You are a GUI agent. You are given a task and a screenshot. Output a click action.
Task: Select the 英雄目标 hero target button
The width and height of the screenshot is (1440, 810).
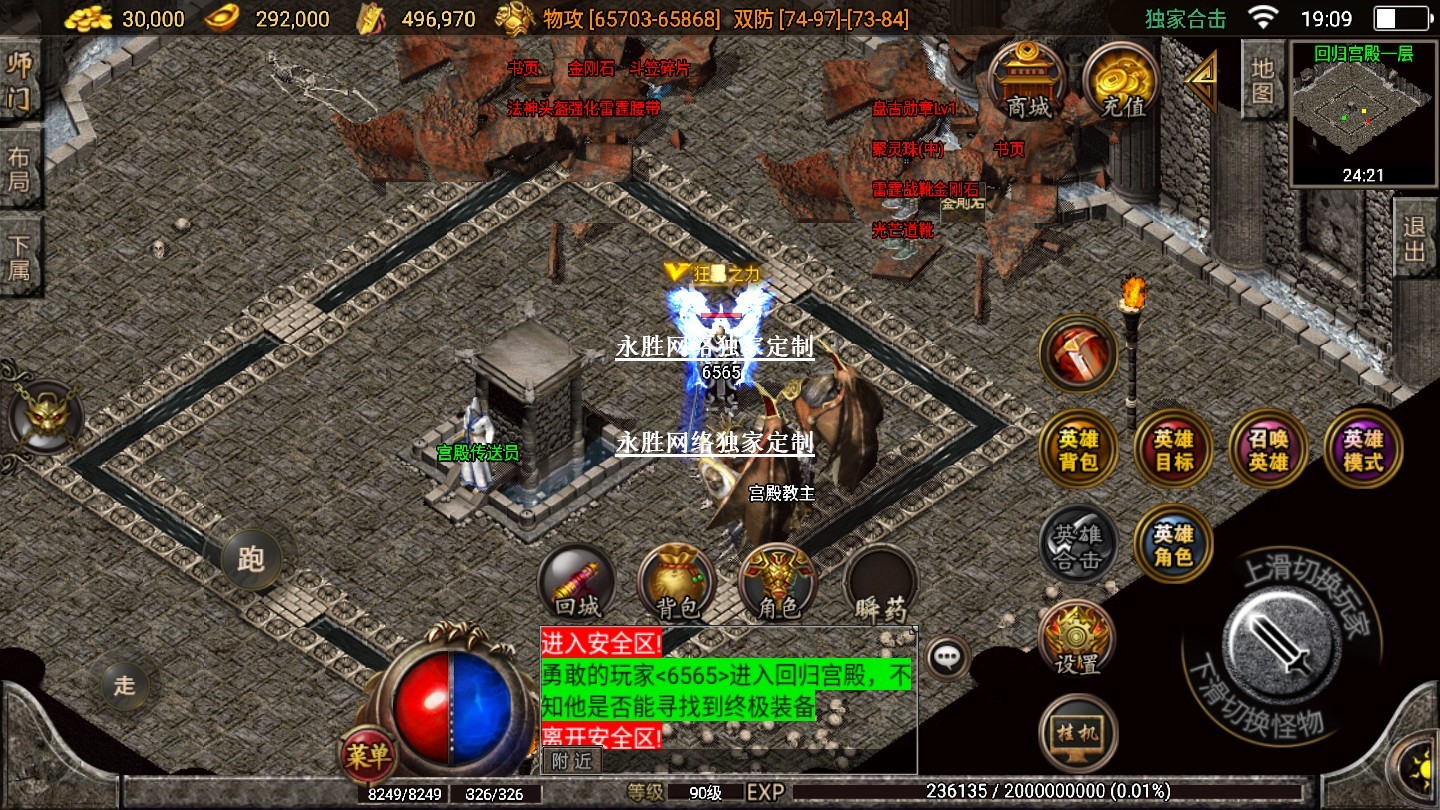(x=1174, y=450)
